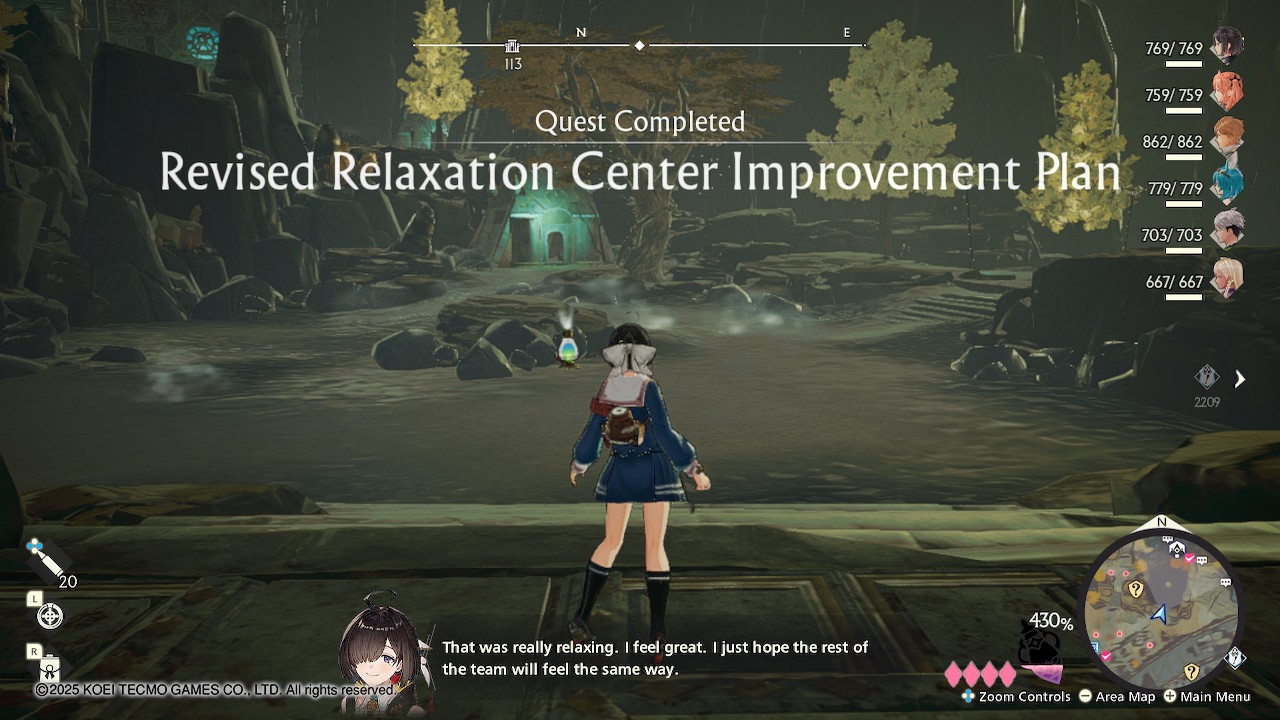The width and height of the screenshot is (1280, 720).
Task: Select the upper question mark minimap marker
Action: (x=1135, y=589)
